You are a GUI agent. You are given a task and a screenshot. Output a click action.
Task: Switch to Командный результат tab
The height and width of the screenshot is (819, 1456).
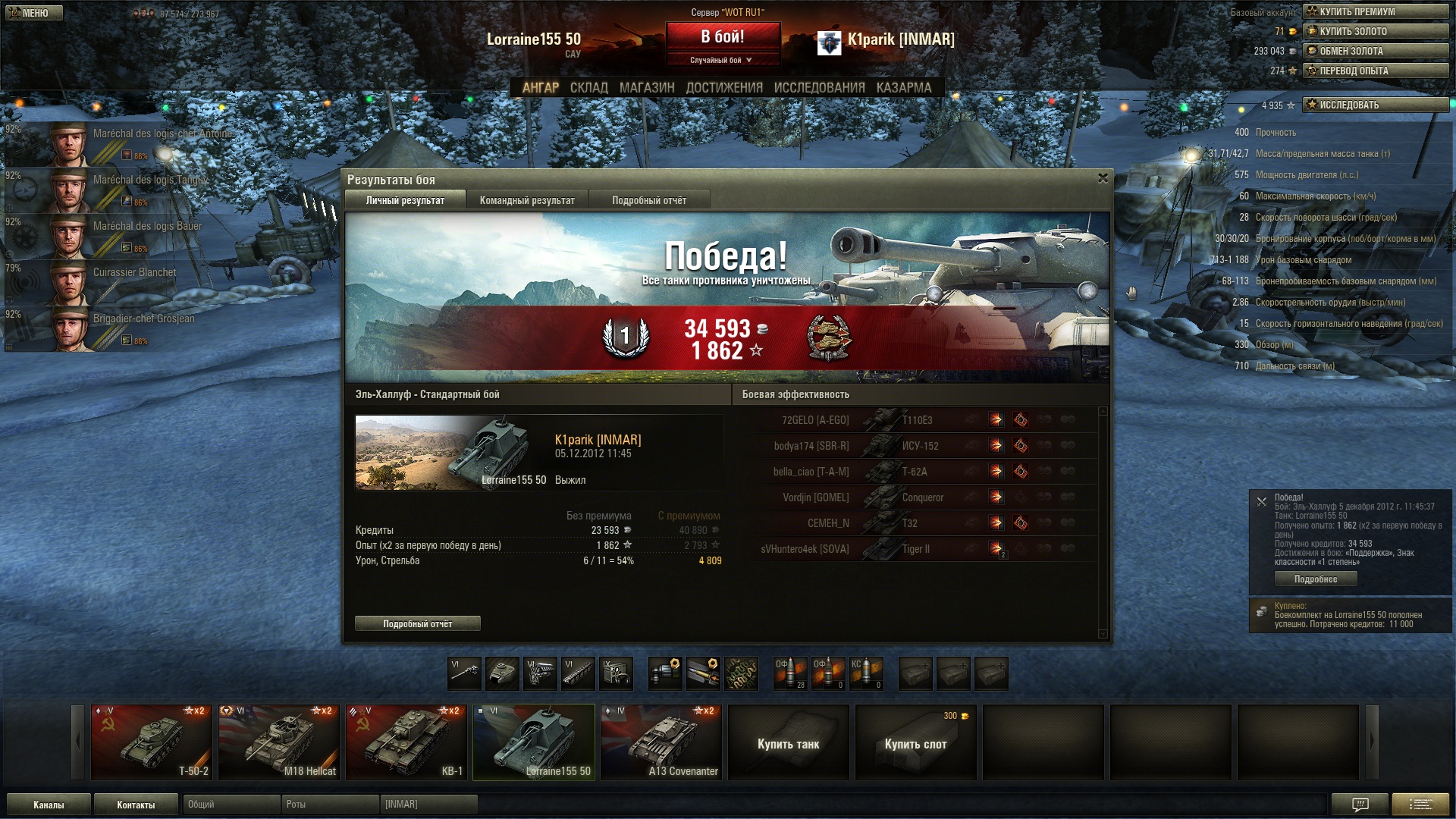click(527, 200)
